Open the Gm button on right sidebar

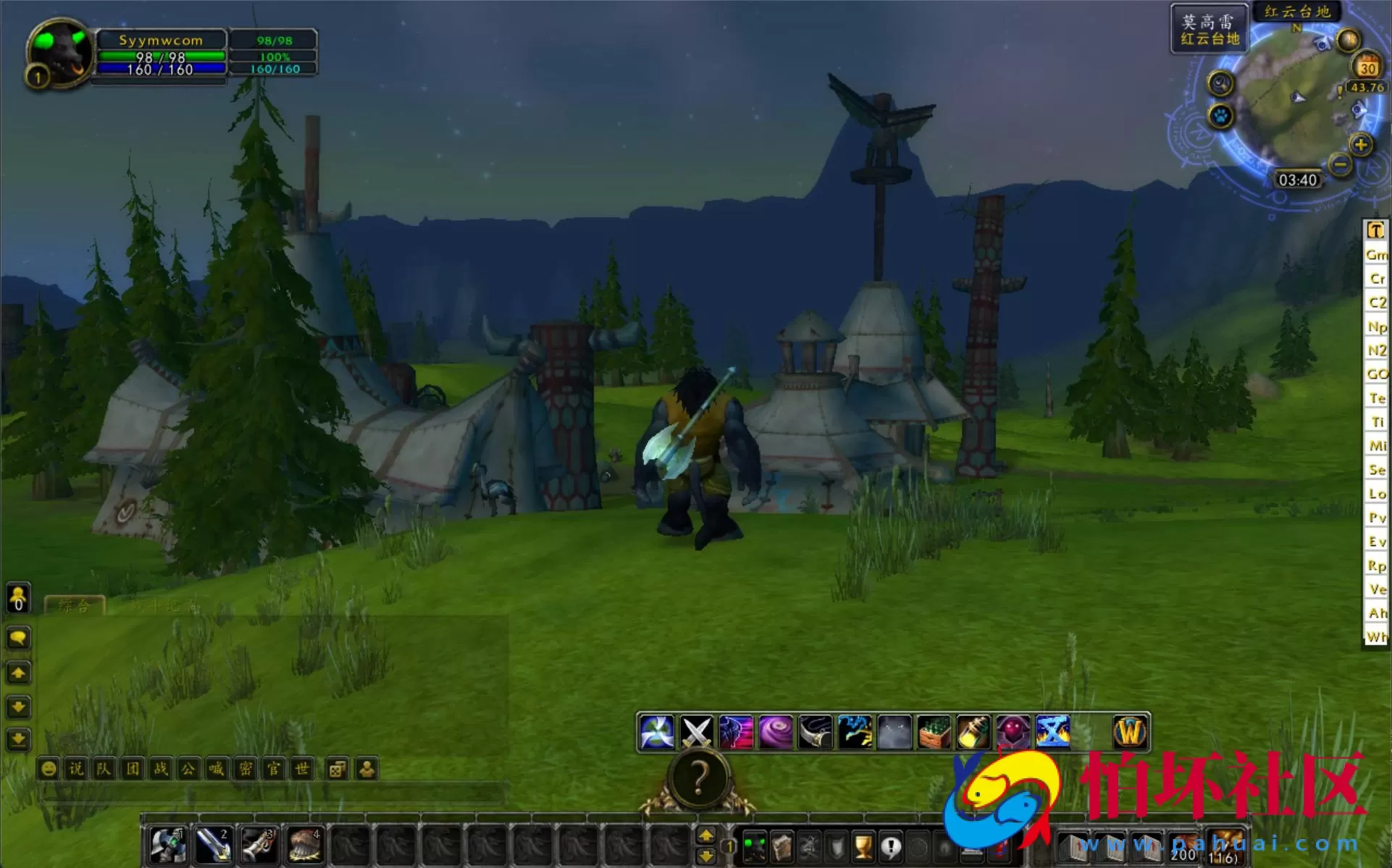(x=1375, y=255)
